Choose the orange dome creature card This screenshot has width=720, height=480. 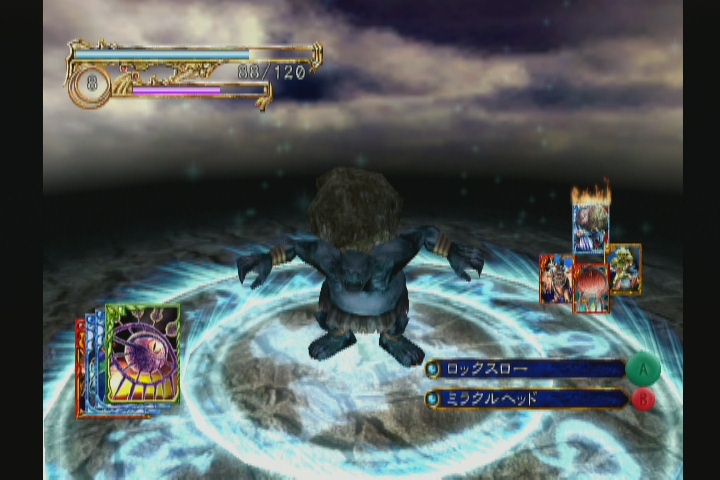(x=592, y=288)
